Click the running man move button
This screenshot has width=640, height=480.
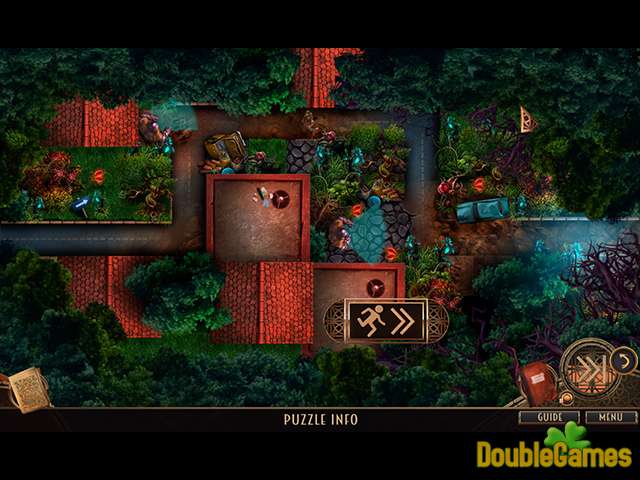(x=385, y=320)
